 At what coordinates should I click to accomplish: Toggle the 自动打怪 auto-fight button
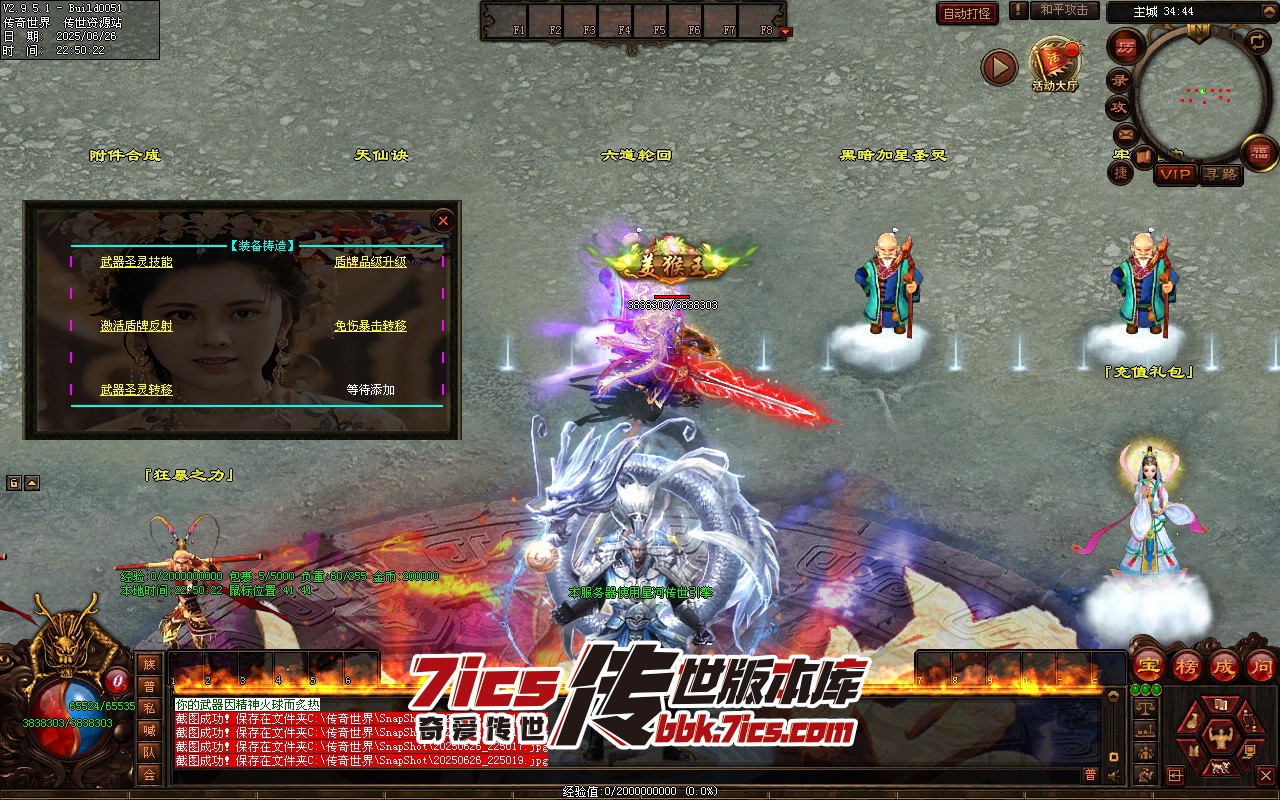(967, 14)
